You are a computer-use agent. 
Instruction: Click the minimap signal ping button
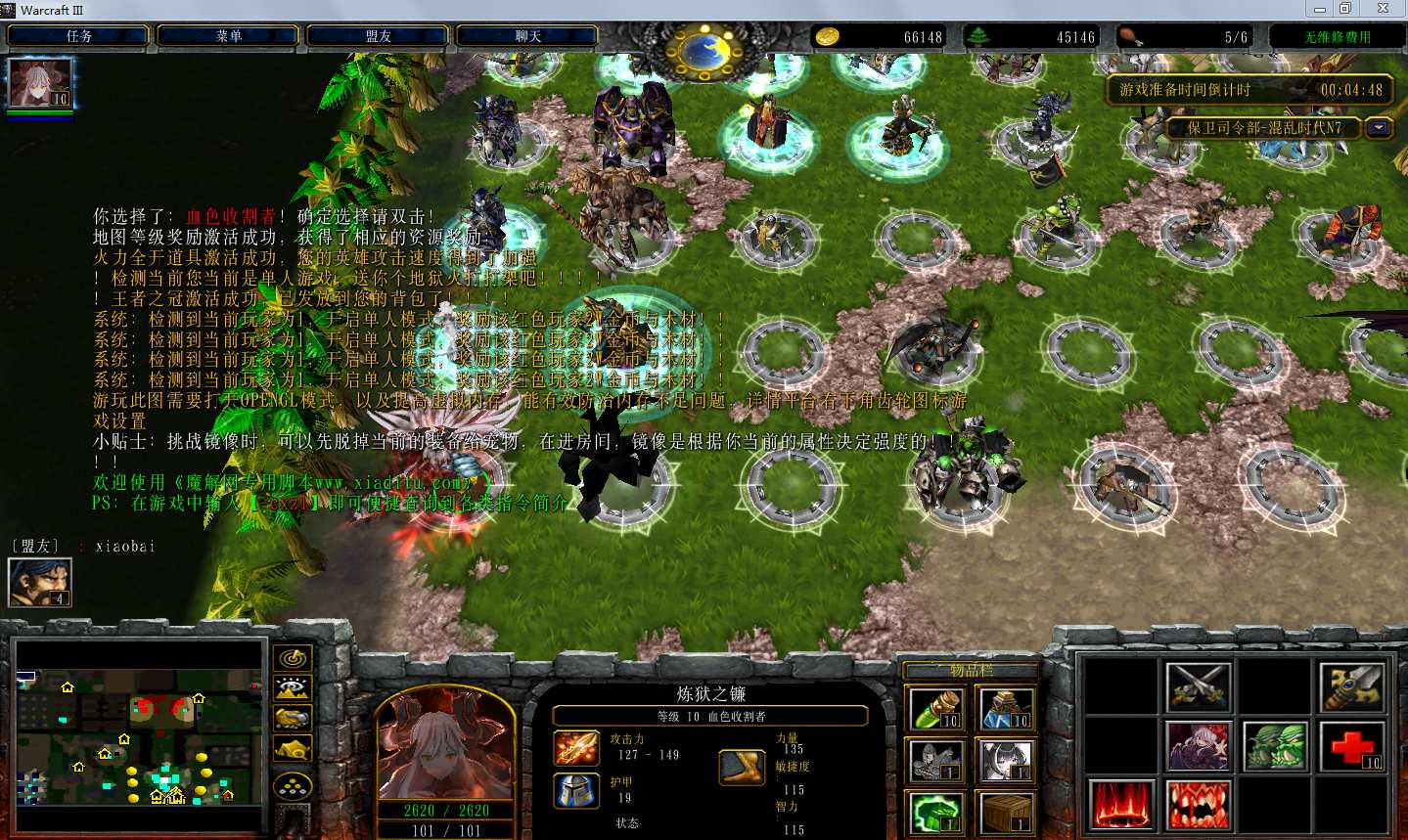(293, 658)
